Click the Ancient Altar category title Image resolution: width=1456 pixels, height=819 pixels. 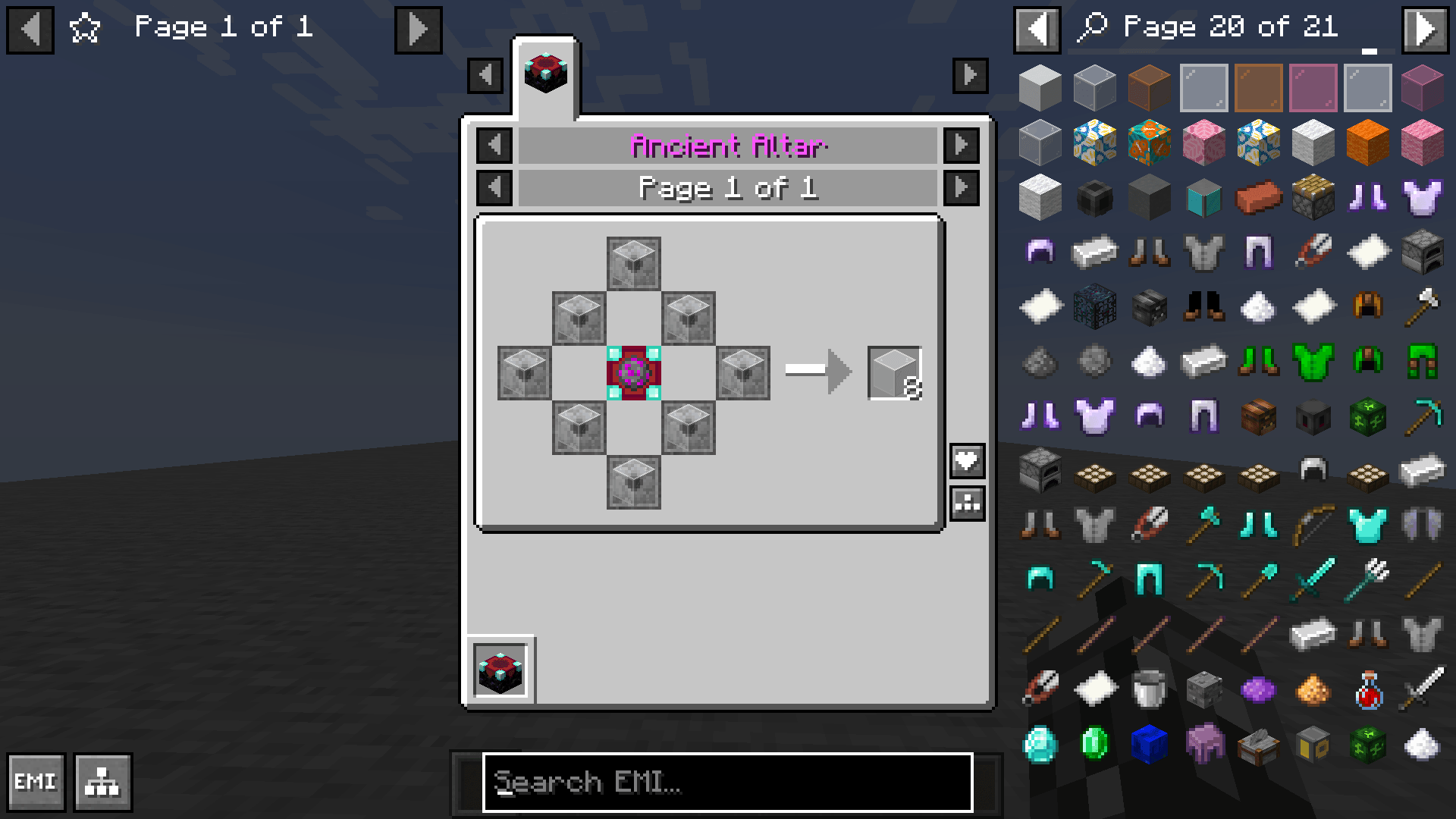[726, 146]
